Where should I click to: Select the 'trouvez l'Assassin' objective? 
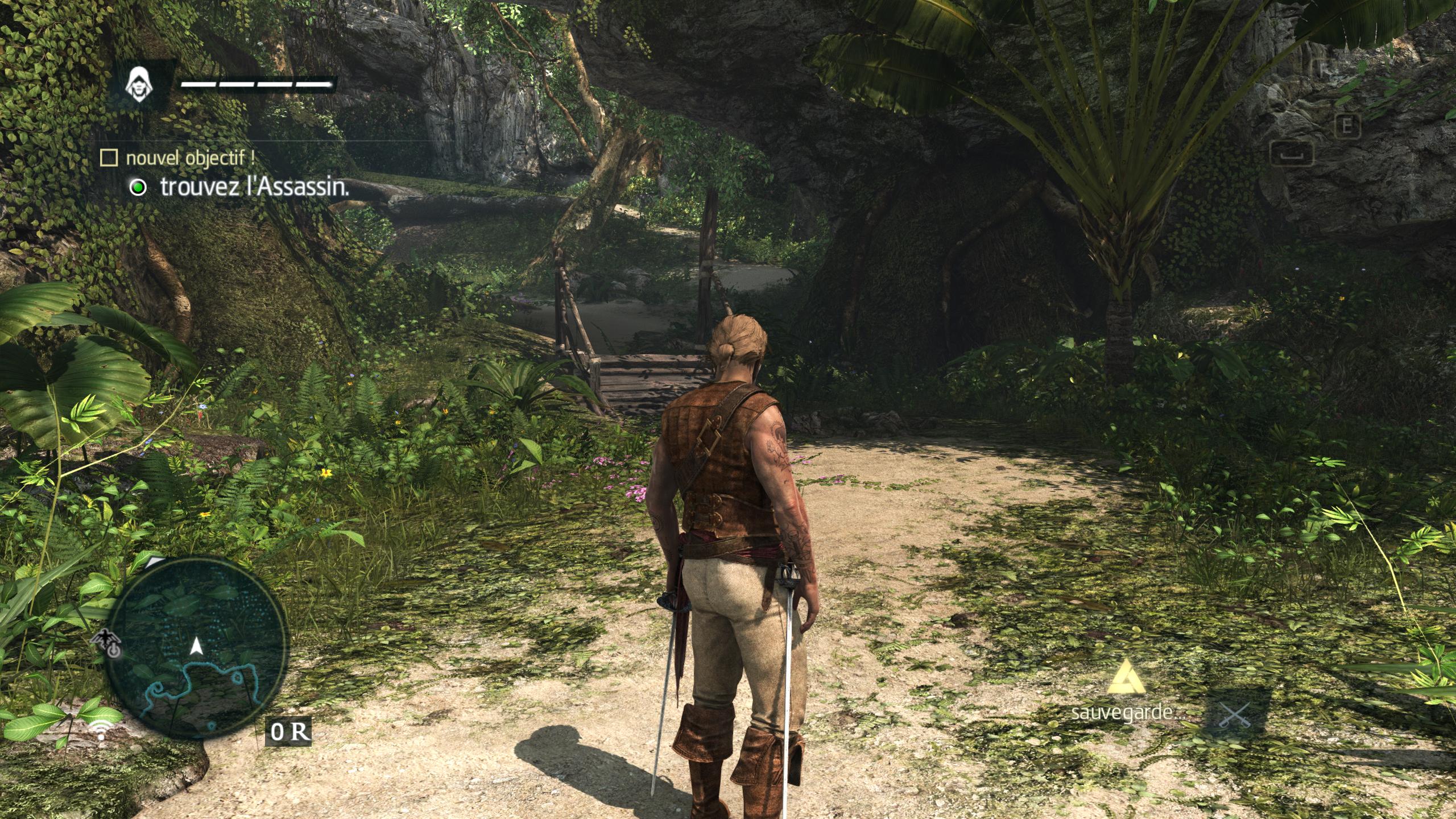[x=254, y=187]
